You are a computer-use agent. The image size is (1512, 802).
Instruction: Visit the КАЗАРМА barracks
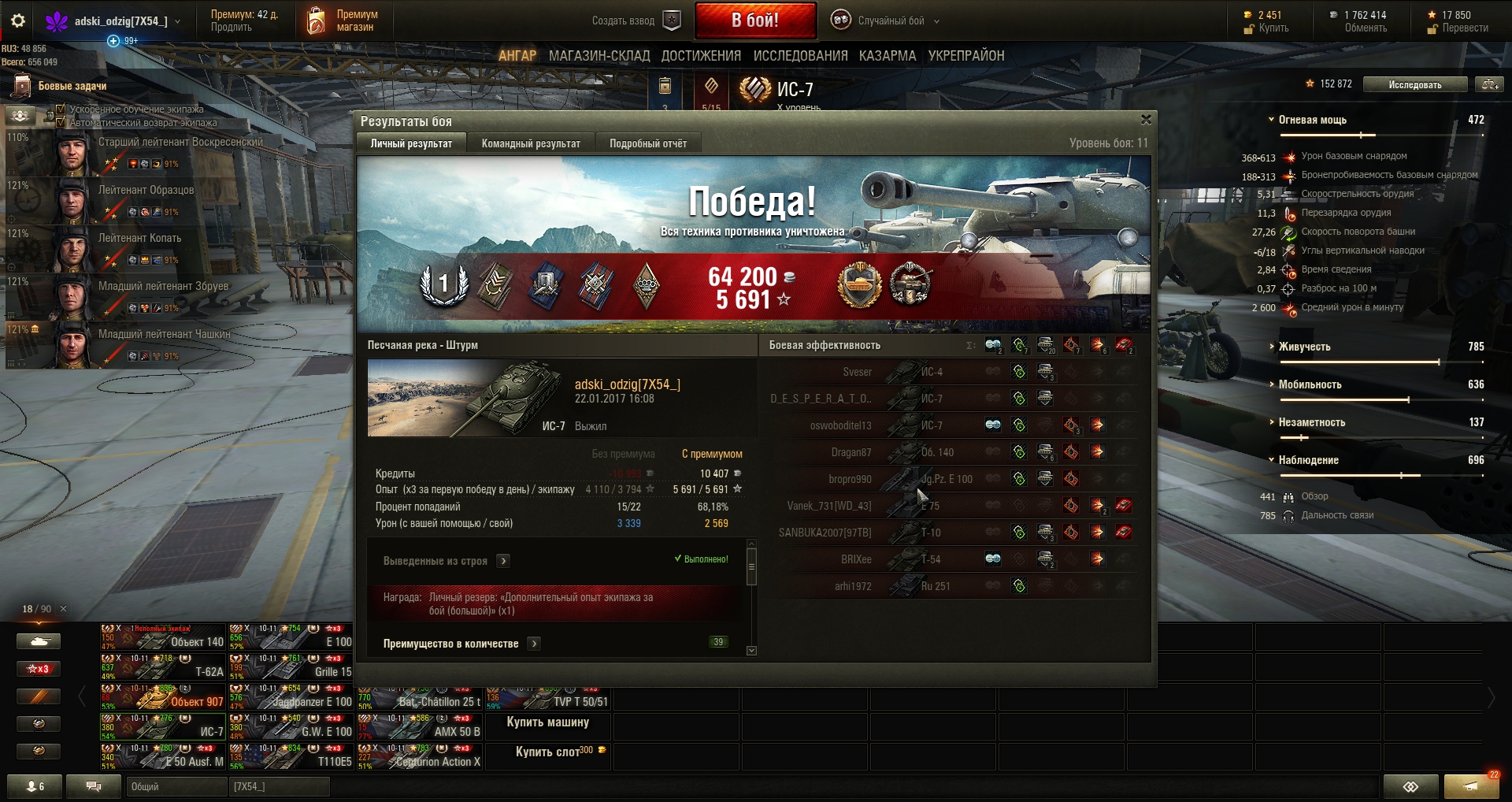(x=888, y=56)
